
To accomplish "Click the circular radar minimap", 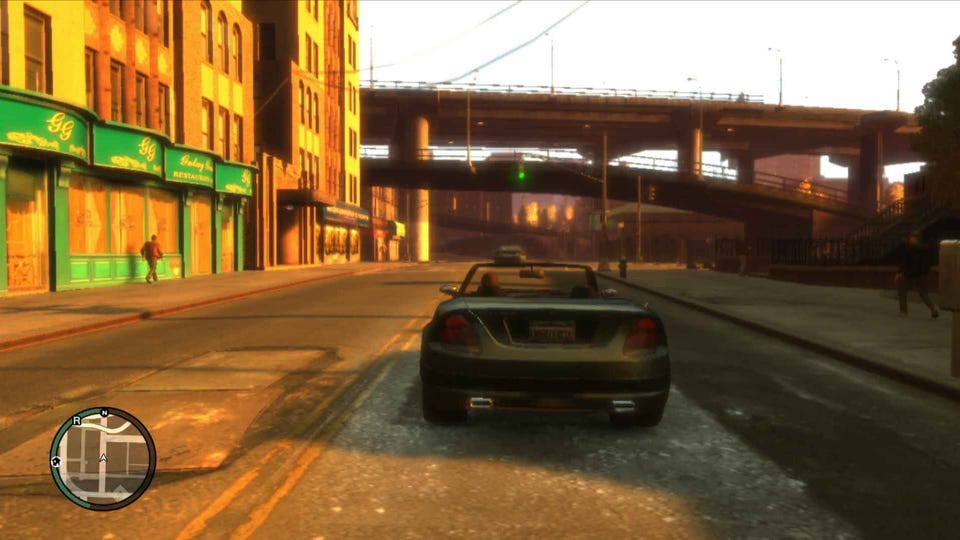I will tap(103, 459).
